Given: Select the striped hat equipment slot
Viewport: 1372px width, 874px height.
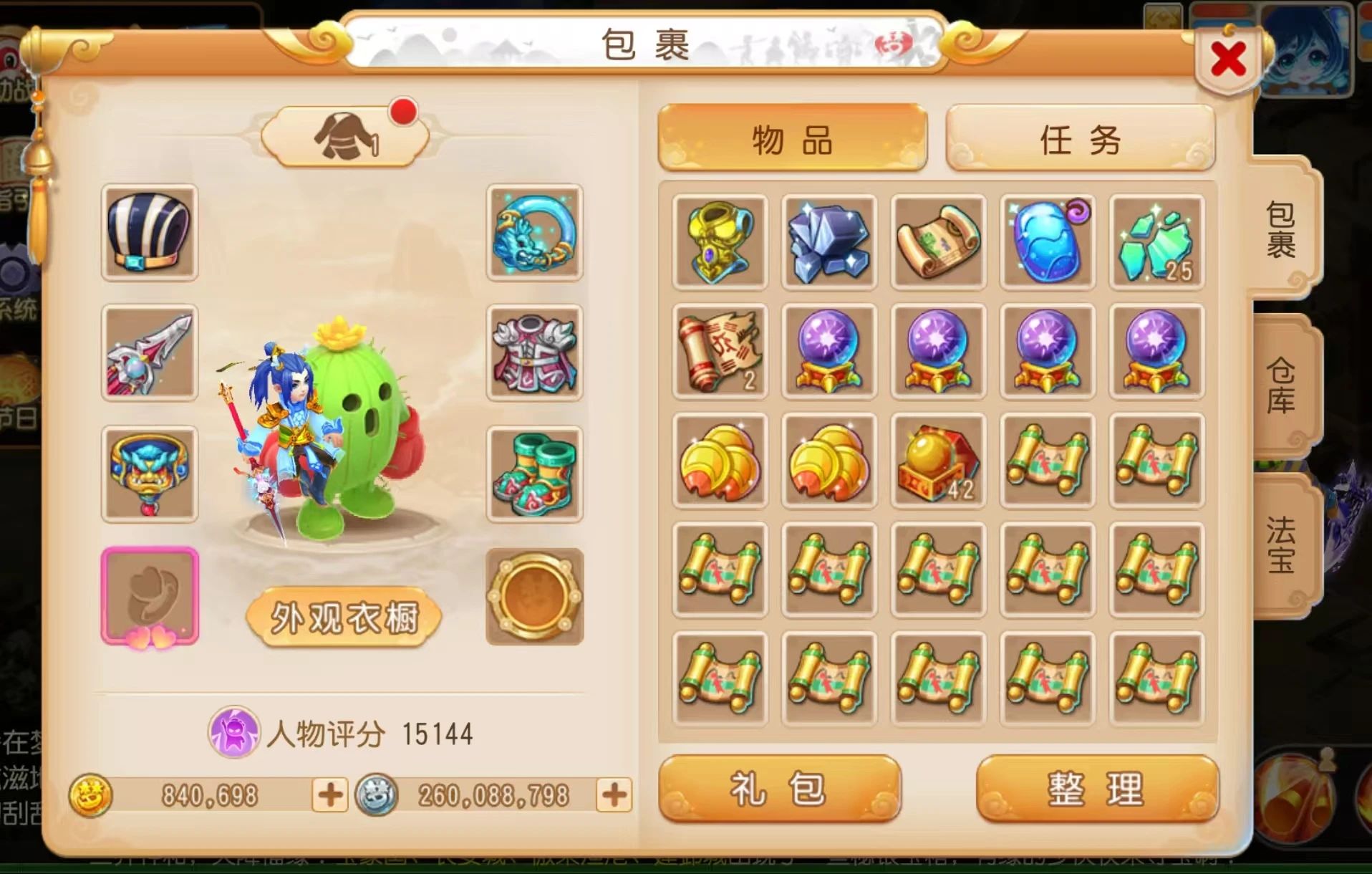Looking at the screenshot, I should (150, 234).
